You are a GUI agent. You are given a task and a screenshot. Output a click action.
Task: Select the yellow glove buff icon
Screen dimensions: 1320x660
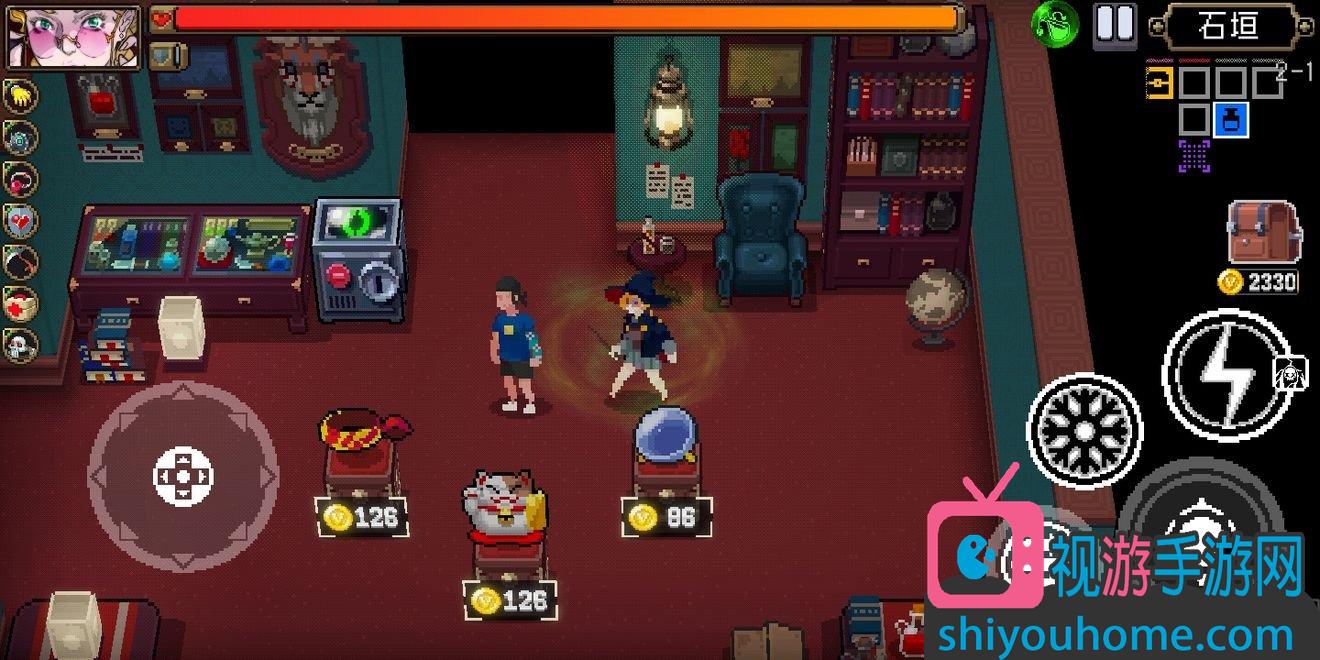[20, 96]
